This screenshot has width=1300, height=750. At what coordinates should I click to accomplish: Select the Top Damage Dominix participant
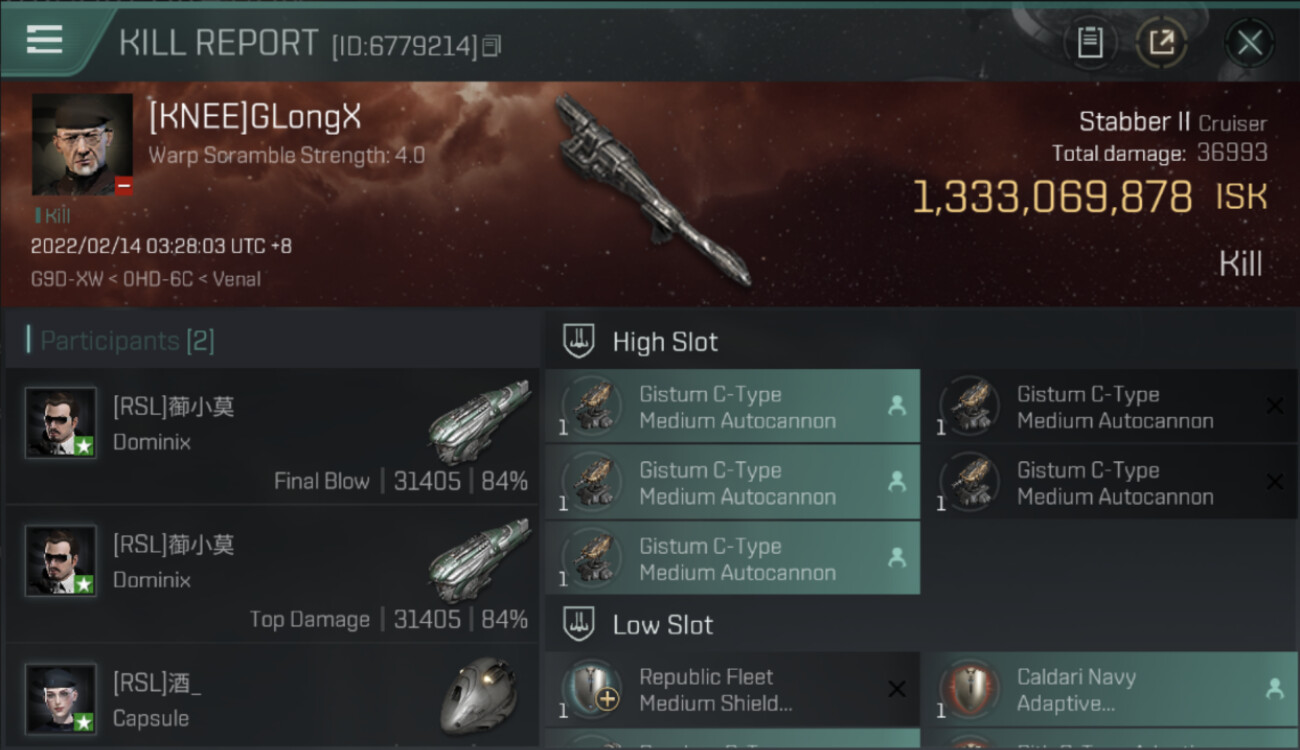(x=272, y=574)
